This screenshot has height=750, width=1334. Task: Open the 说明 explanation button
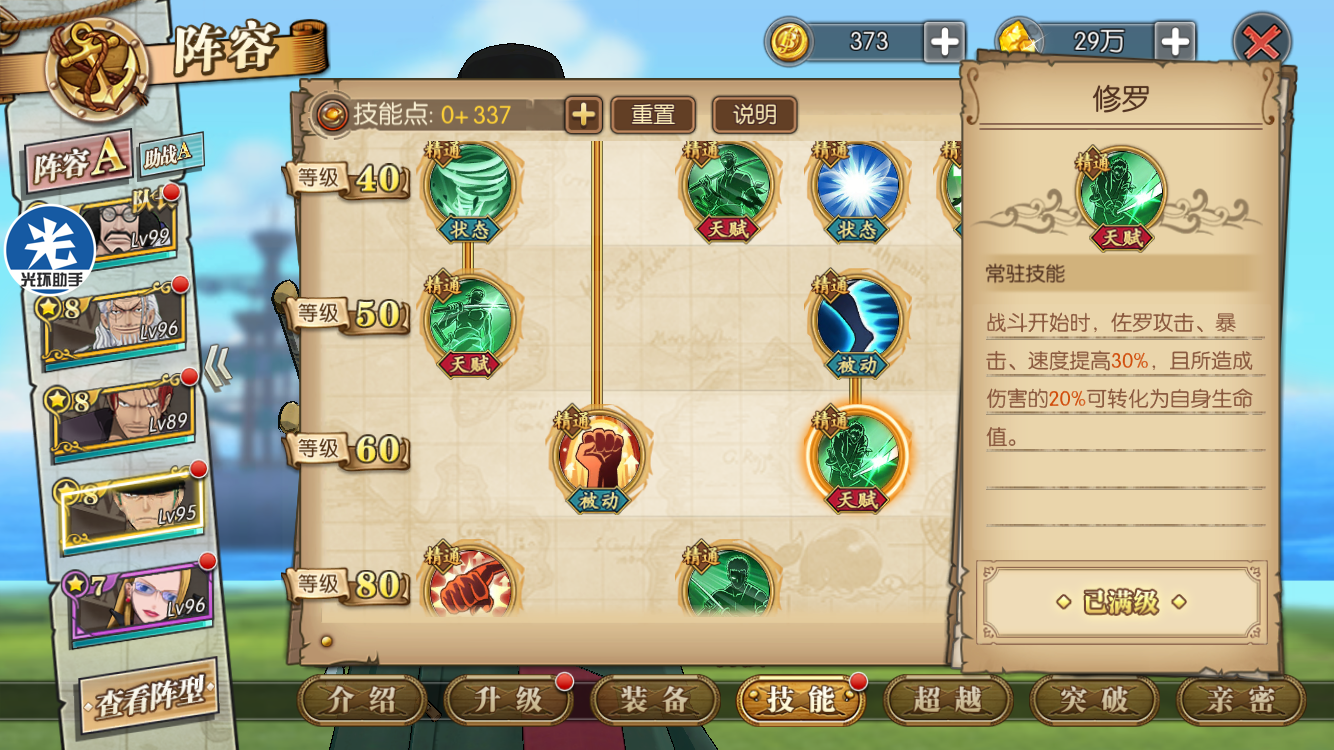[754, 115]
